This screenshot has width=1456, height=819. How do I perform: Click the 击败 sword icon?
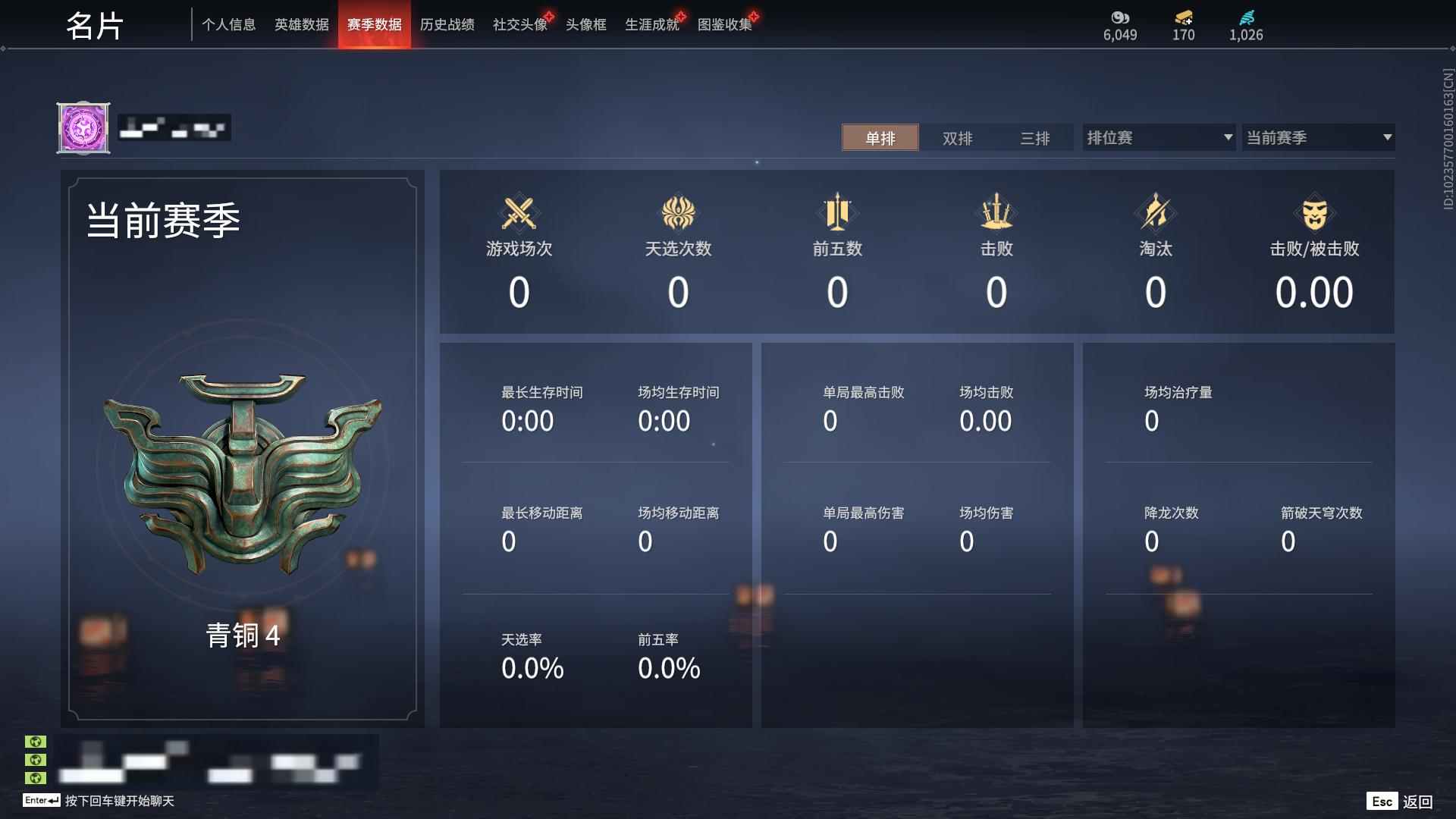996,213
